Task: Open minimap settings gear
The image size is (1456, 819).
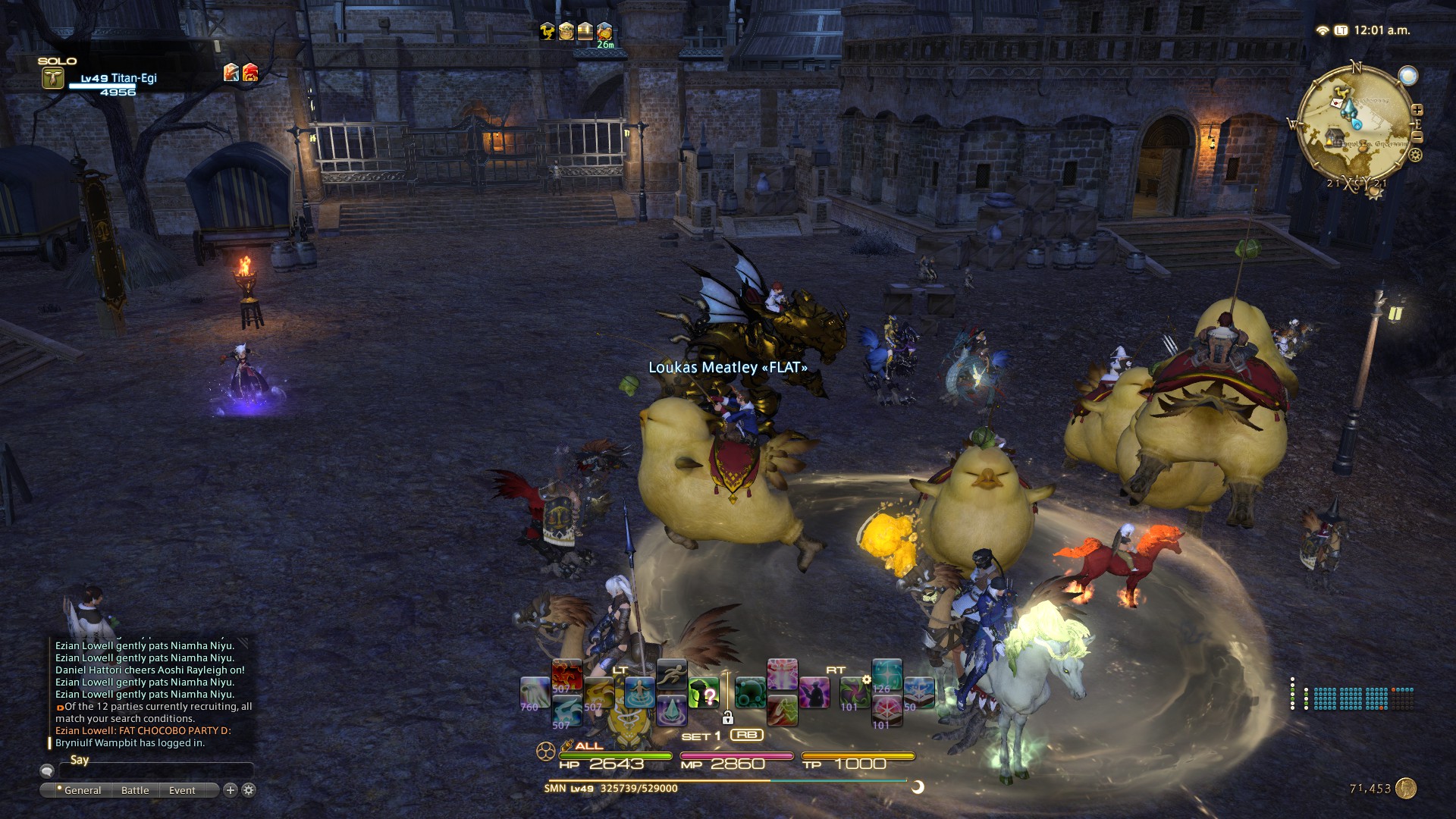Action: (1415, 155)
